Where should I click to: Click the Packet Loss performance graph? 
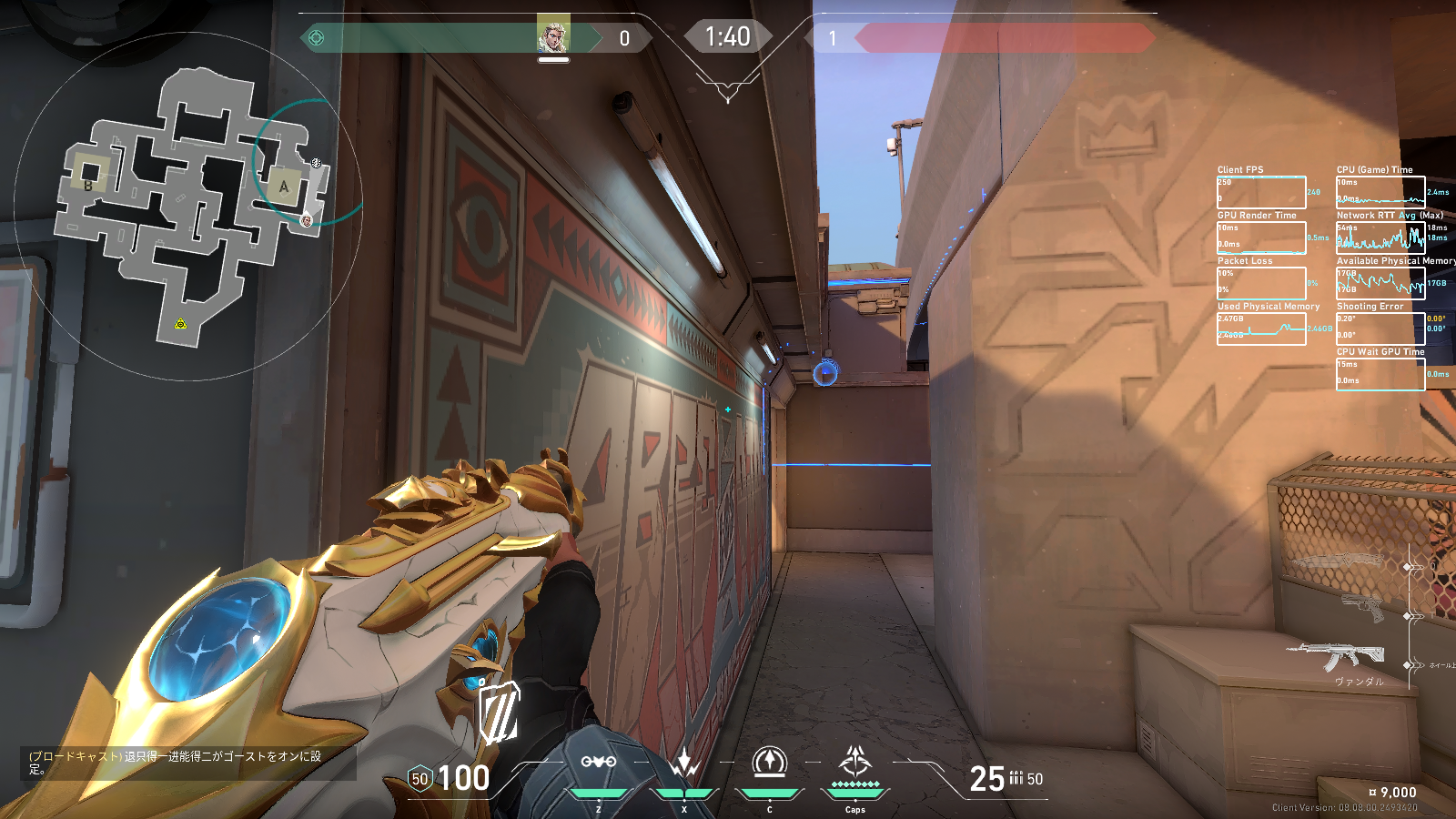[x=1261, y=283]
